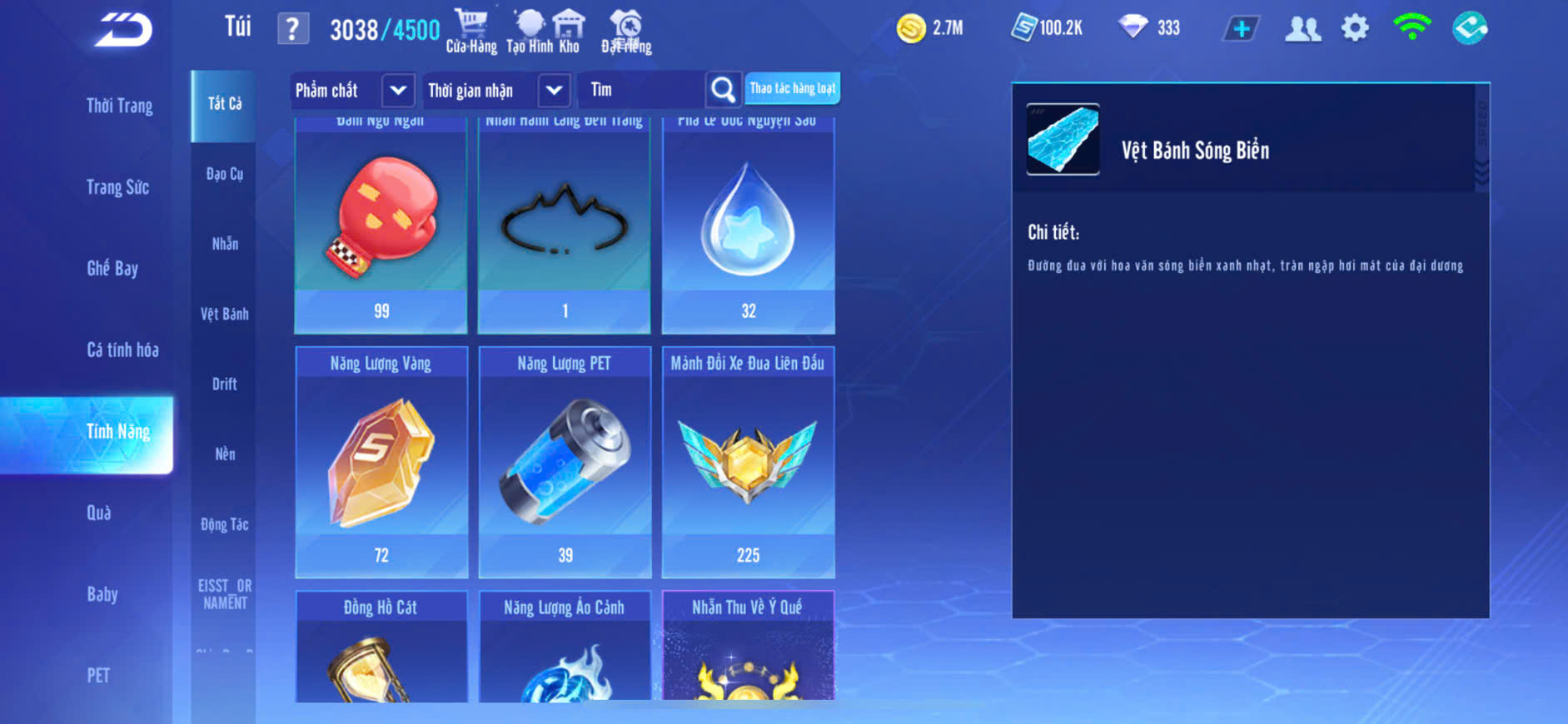Choose the Mảnh Đổi Xe Đua Liên Đấu item
Screen dimensions: 1568x724
coord(748,462)
